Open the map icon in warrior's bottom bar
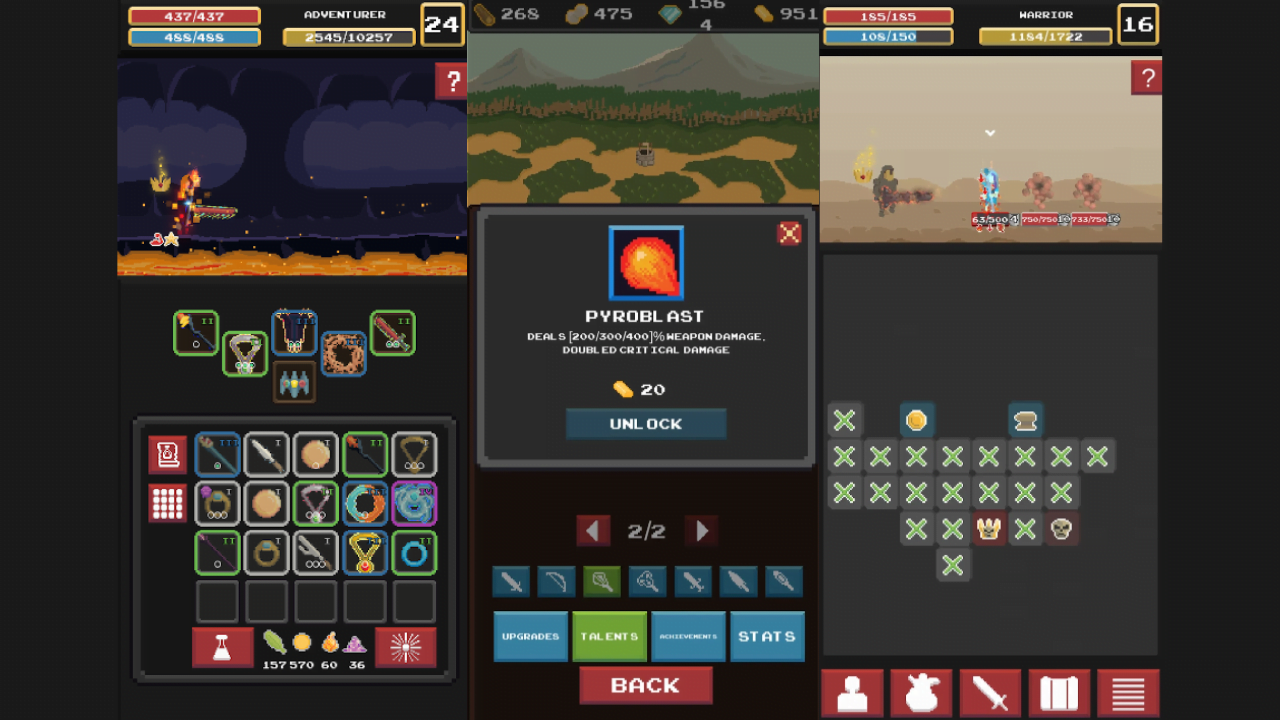 tap(1059, 693)
